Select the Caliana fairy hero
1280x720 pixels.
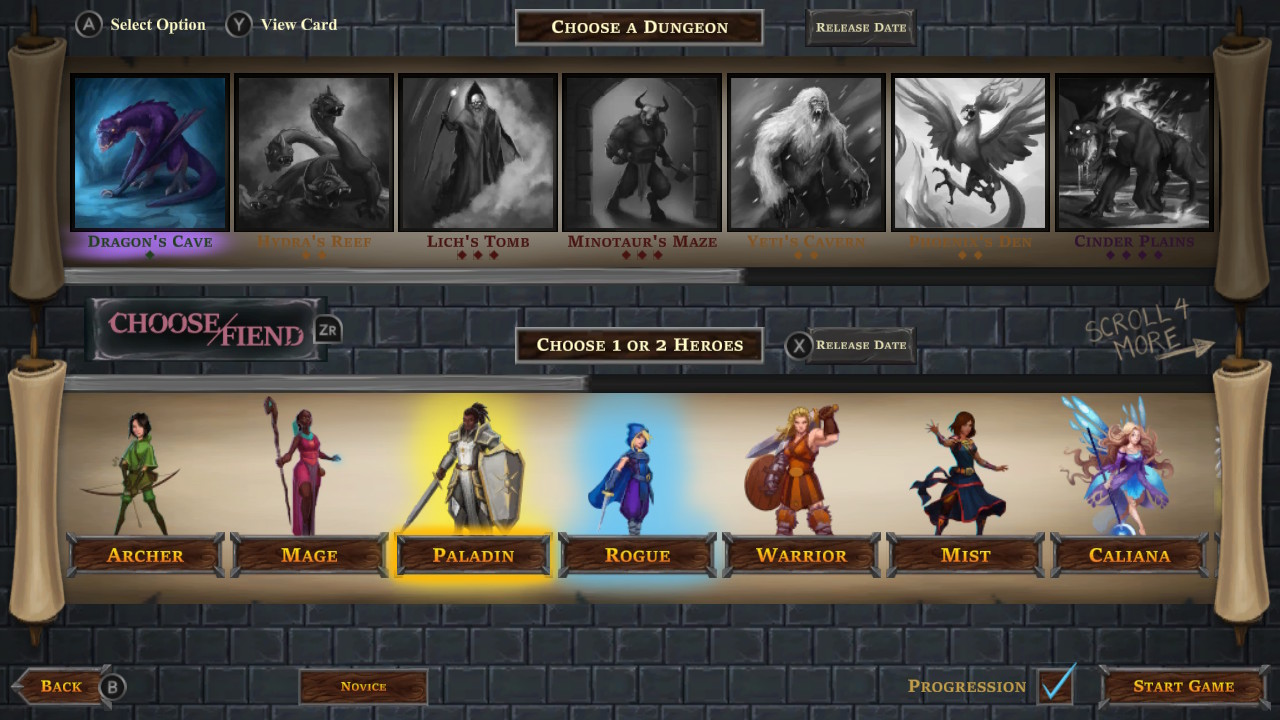coord(1130,555)
